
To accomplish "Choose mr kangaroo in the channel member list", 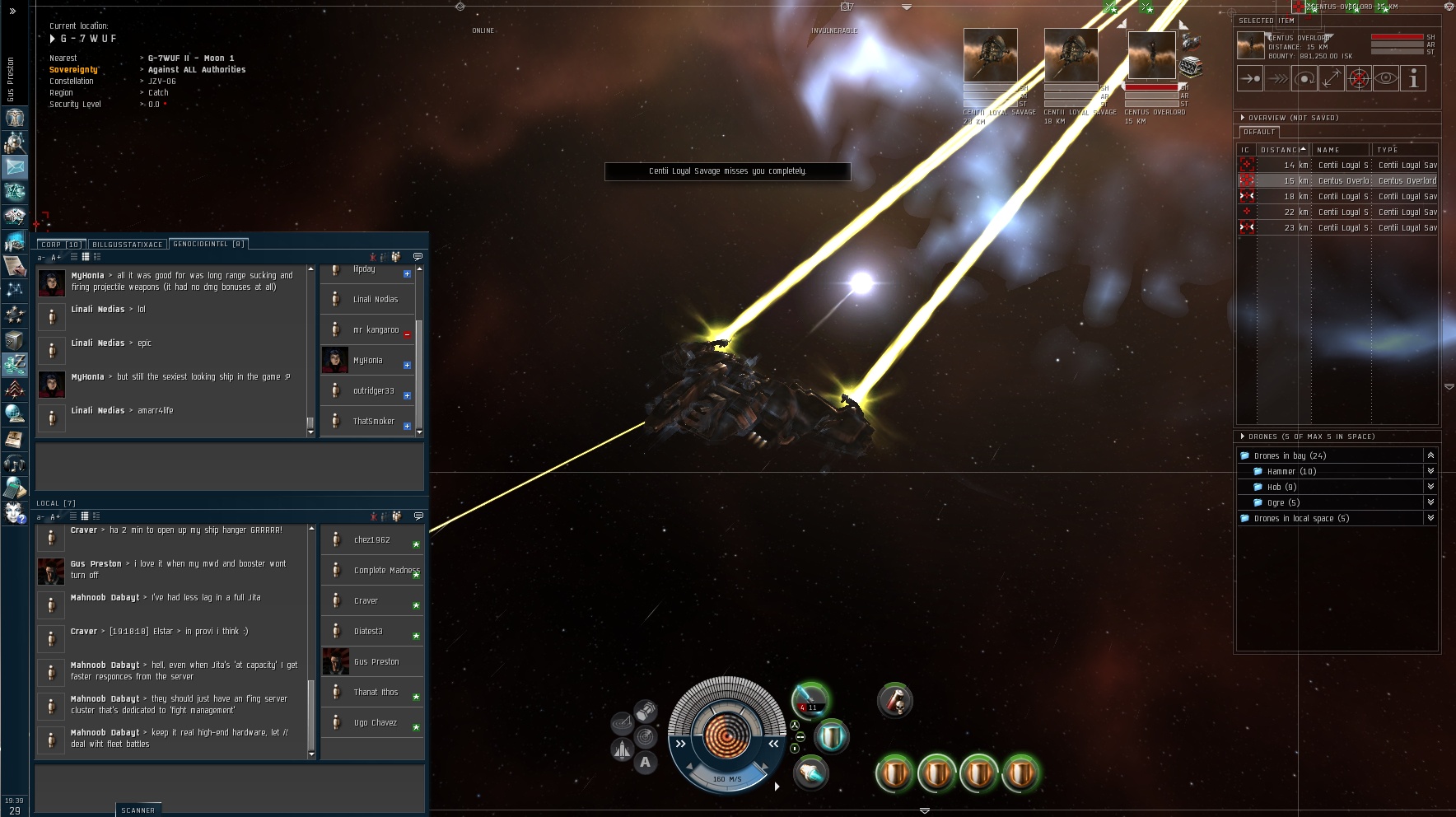I will [x=376, y=330].
